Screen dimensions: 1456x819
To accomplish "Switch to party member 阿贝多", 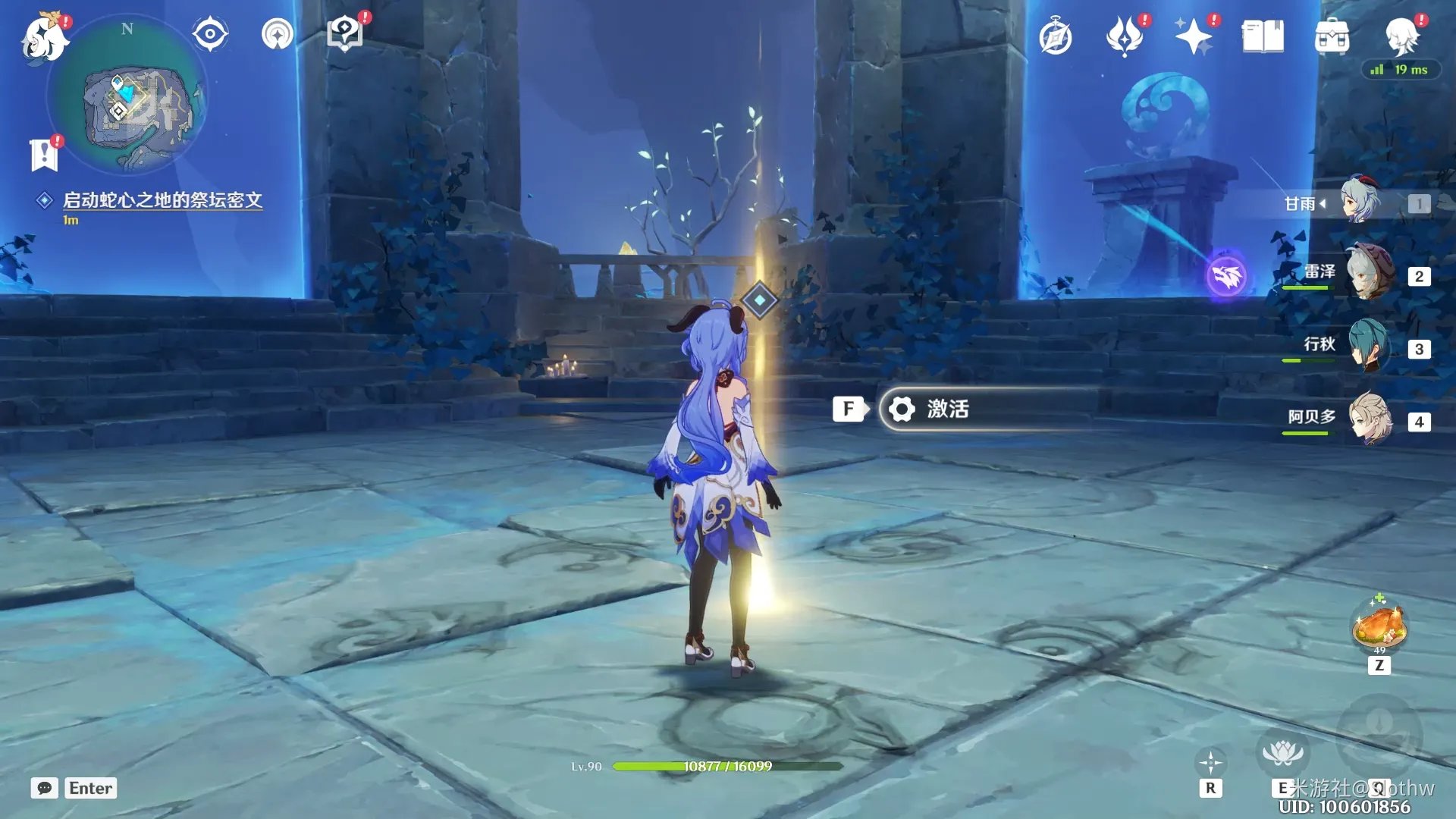I will 1370,419.
